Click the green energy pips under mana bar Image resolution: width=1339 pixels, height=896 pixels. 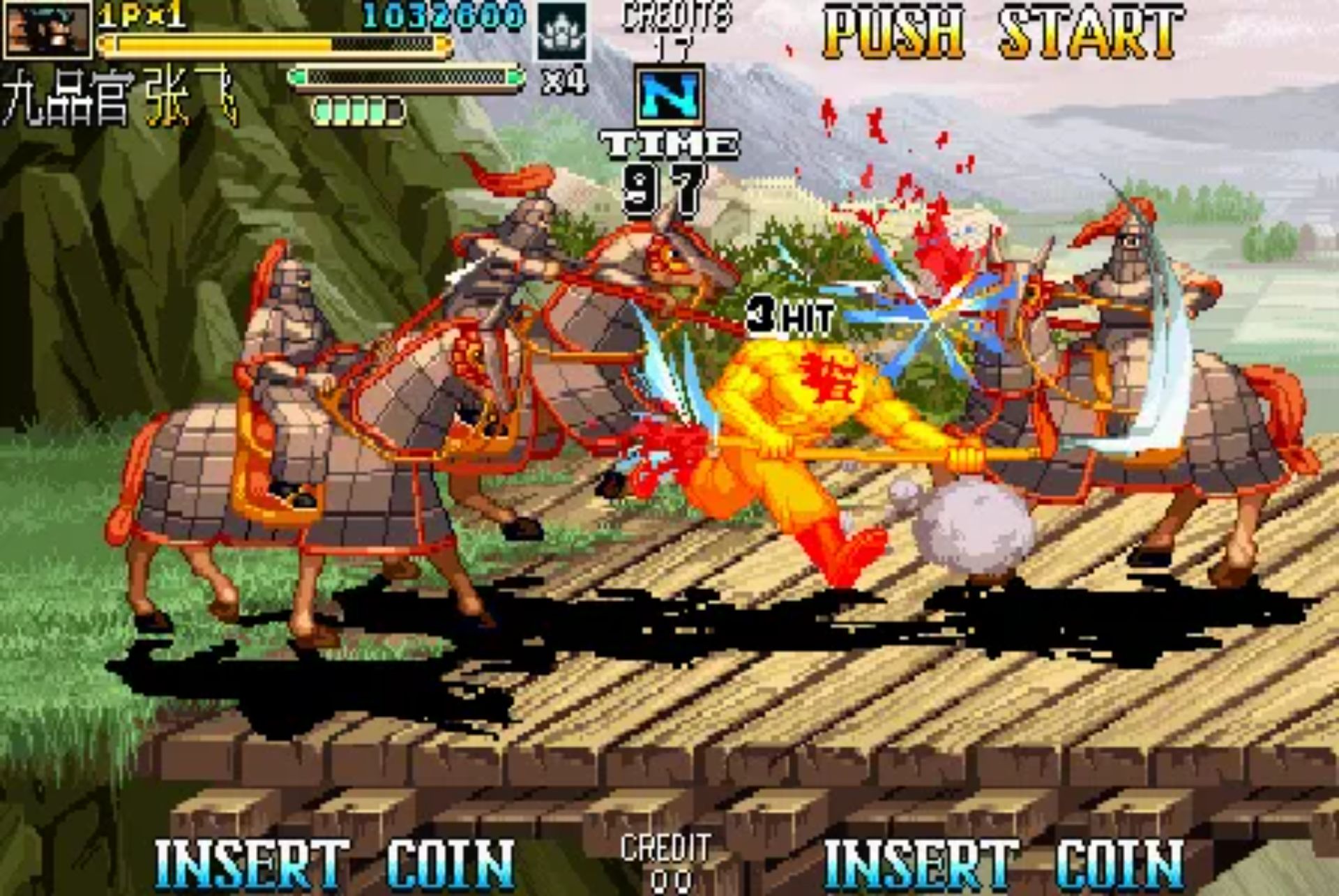[356, 108]
